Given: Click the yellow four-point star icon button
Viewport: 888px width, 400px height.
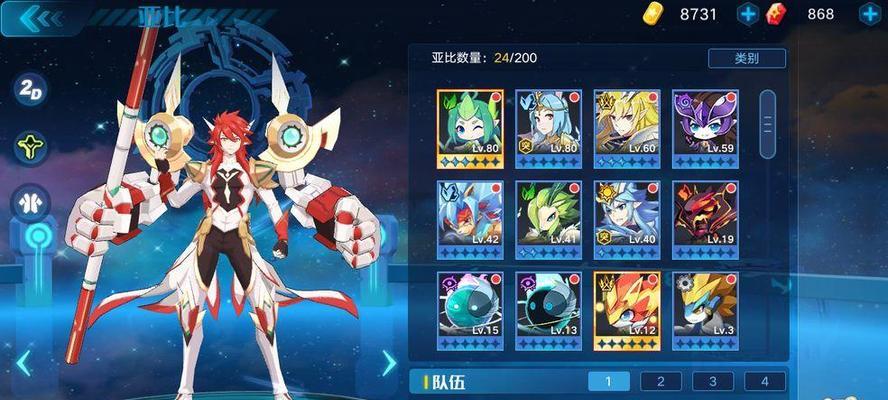Looking at the screenshot, I should click(x=31, y=147).
